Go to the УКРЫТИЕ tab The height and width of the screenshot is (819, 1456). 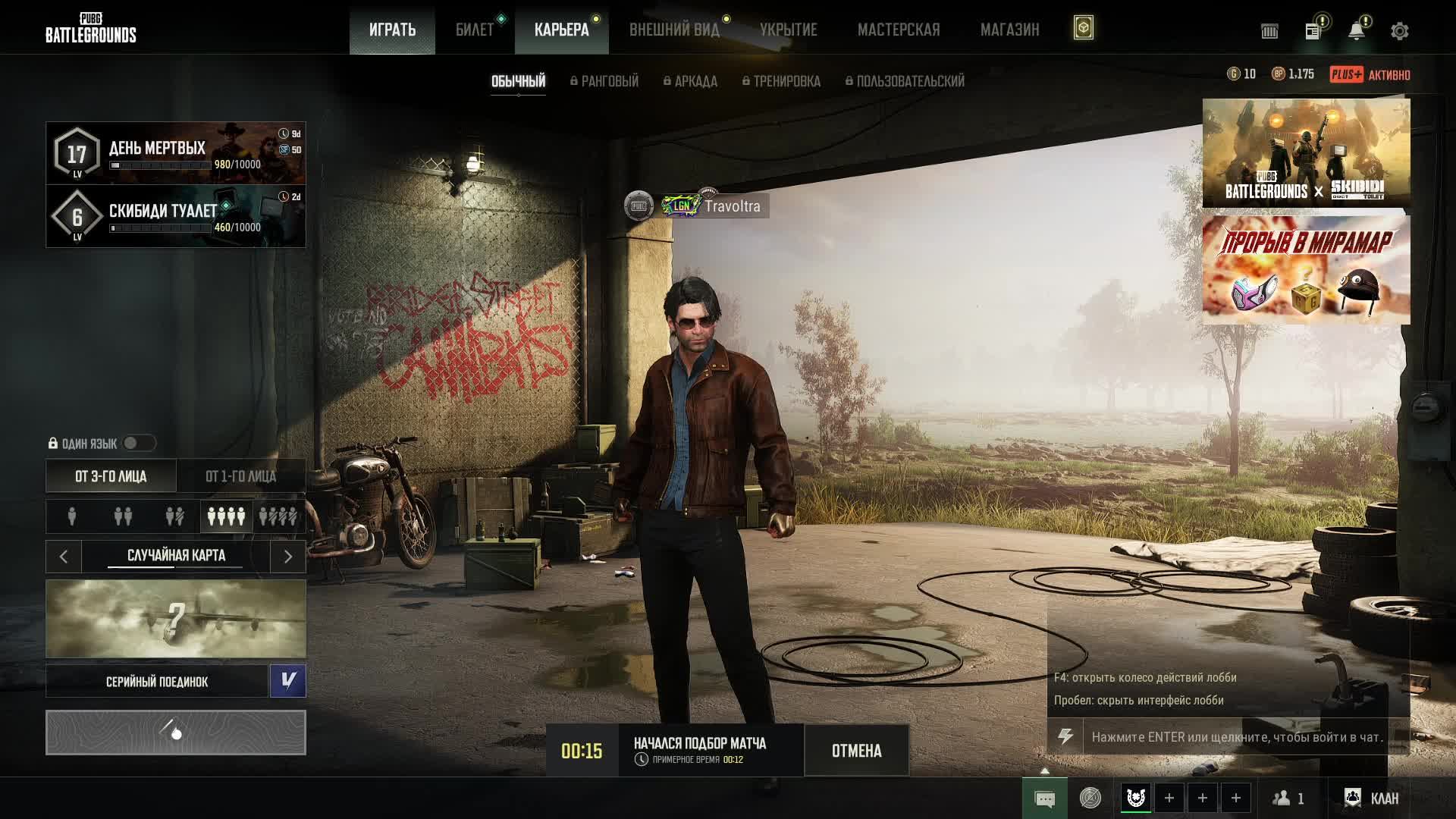point(789,30)
